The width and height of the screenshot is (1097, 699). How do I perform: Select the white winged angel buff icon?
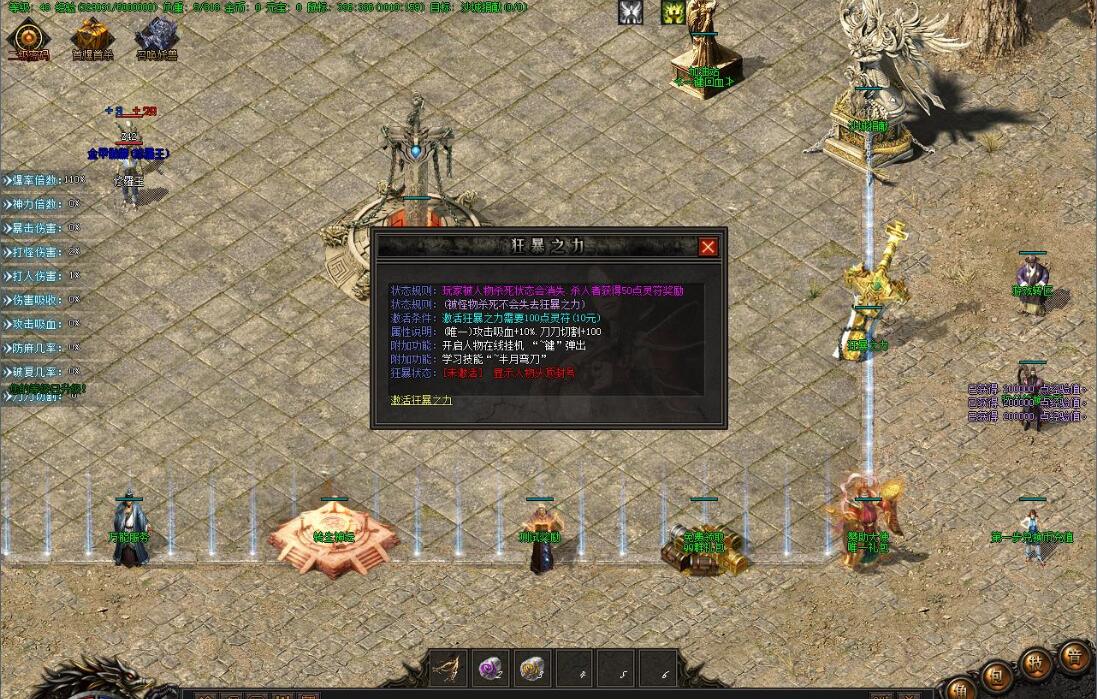[631, 12]
